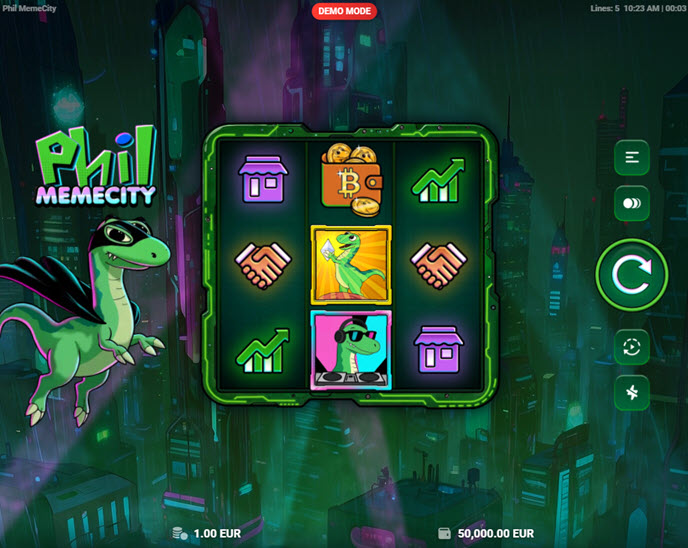This screenshot has height=548, width=688.
Task: Open the hamburger menu button
Action: [x=632, y=158]
